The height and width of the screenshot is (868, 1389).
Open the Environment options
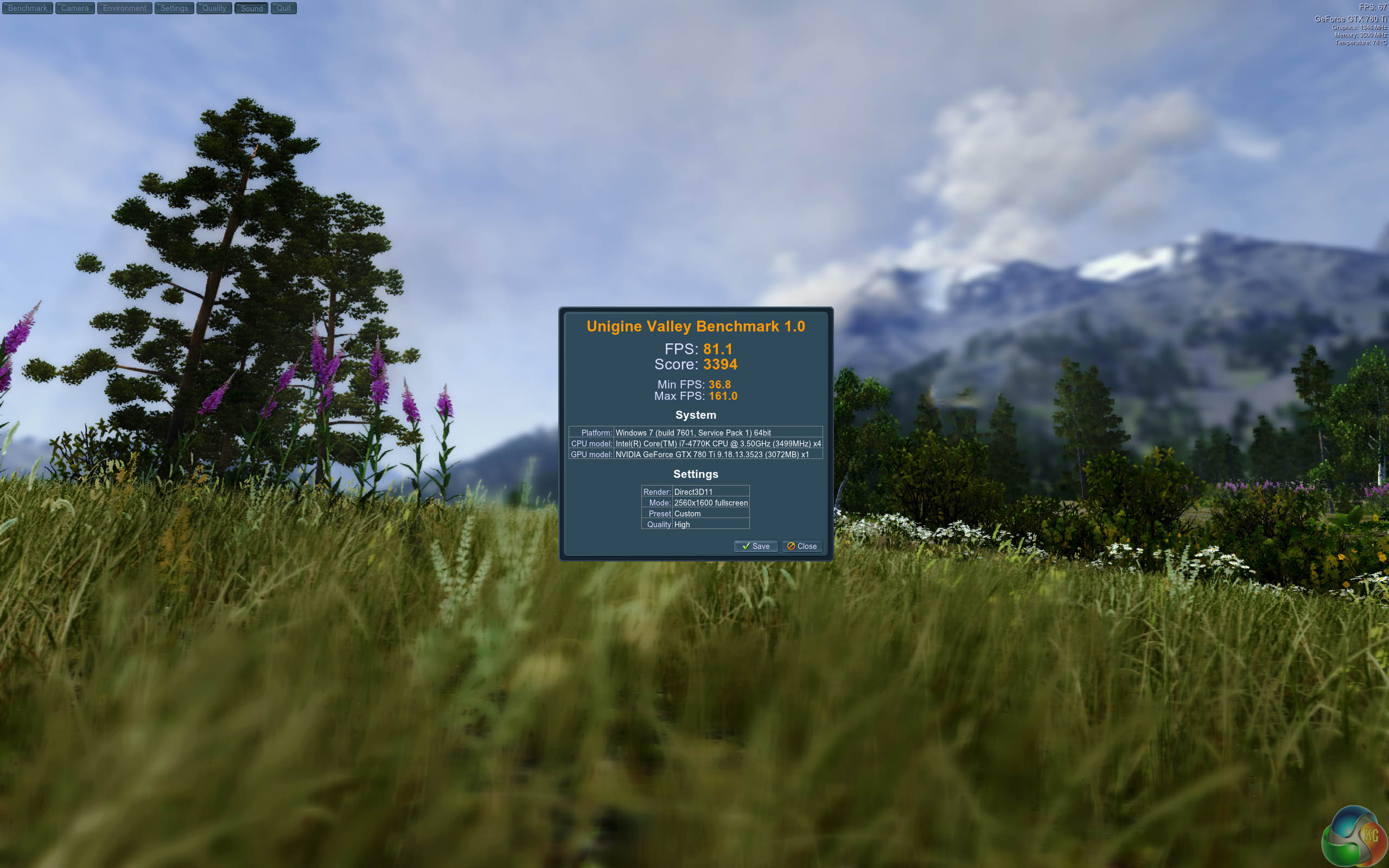point(125,8)
